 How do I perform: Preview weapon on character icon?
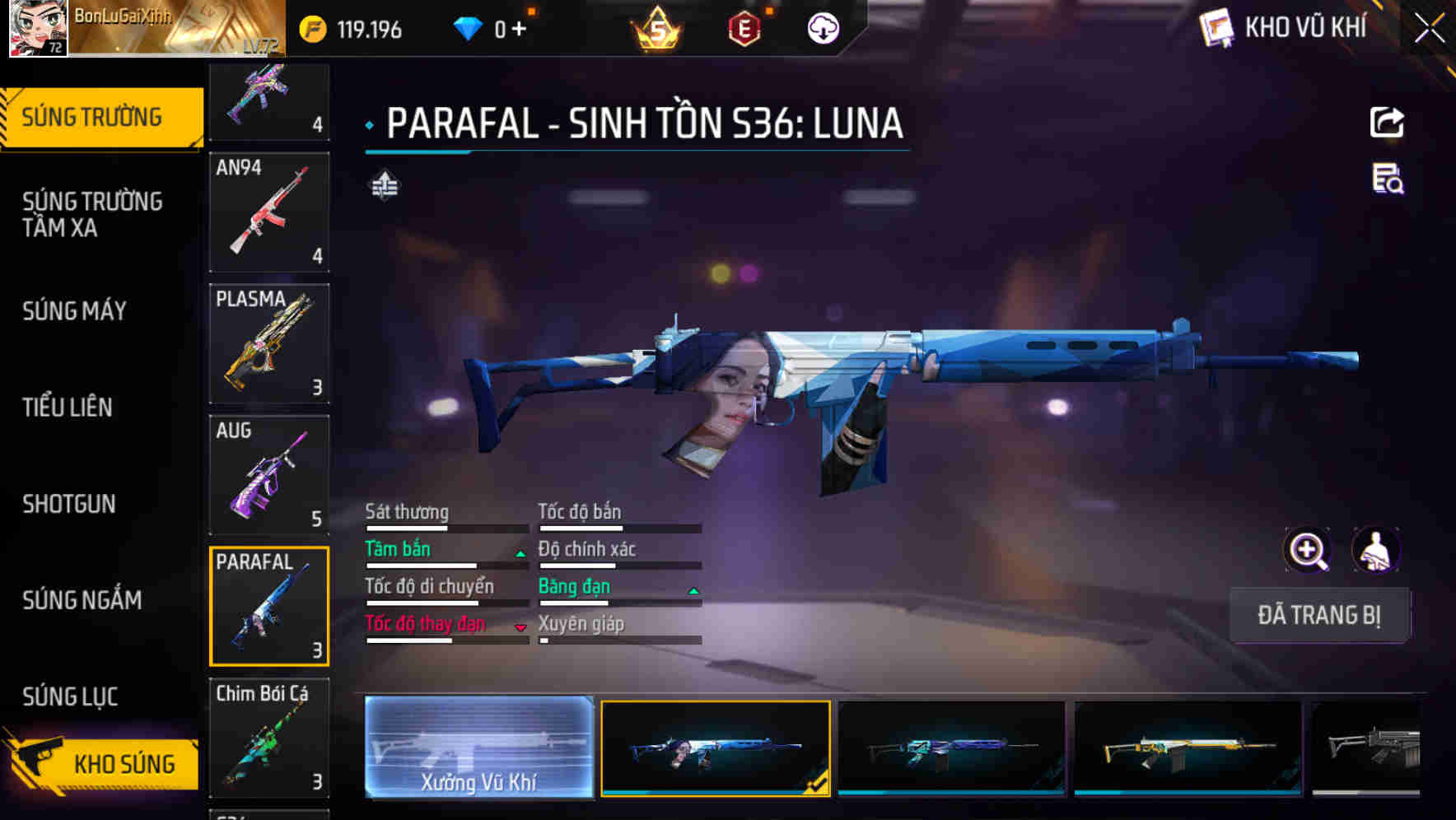1375,550
